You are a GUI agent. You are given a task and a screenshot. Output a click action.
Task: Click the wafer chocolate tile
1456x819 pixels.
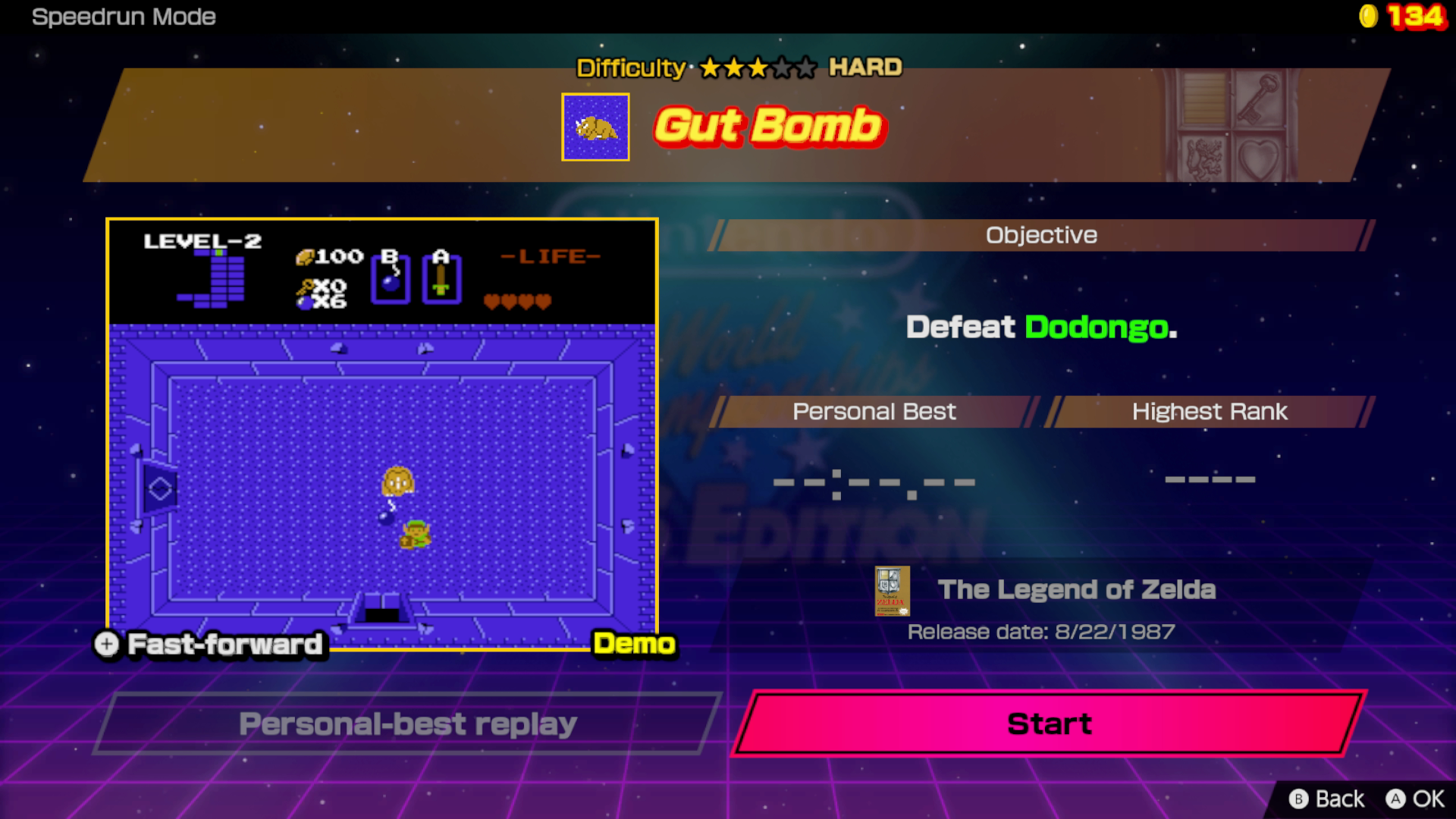coord(1203,99)
